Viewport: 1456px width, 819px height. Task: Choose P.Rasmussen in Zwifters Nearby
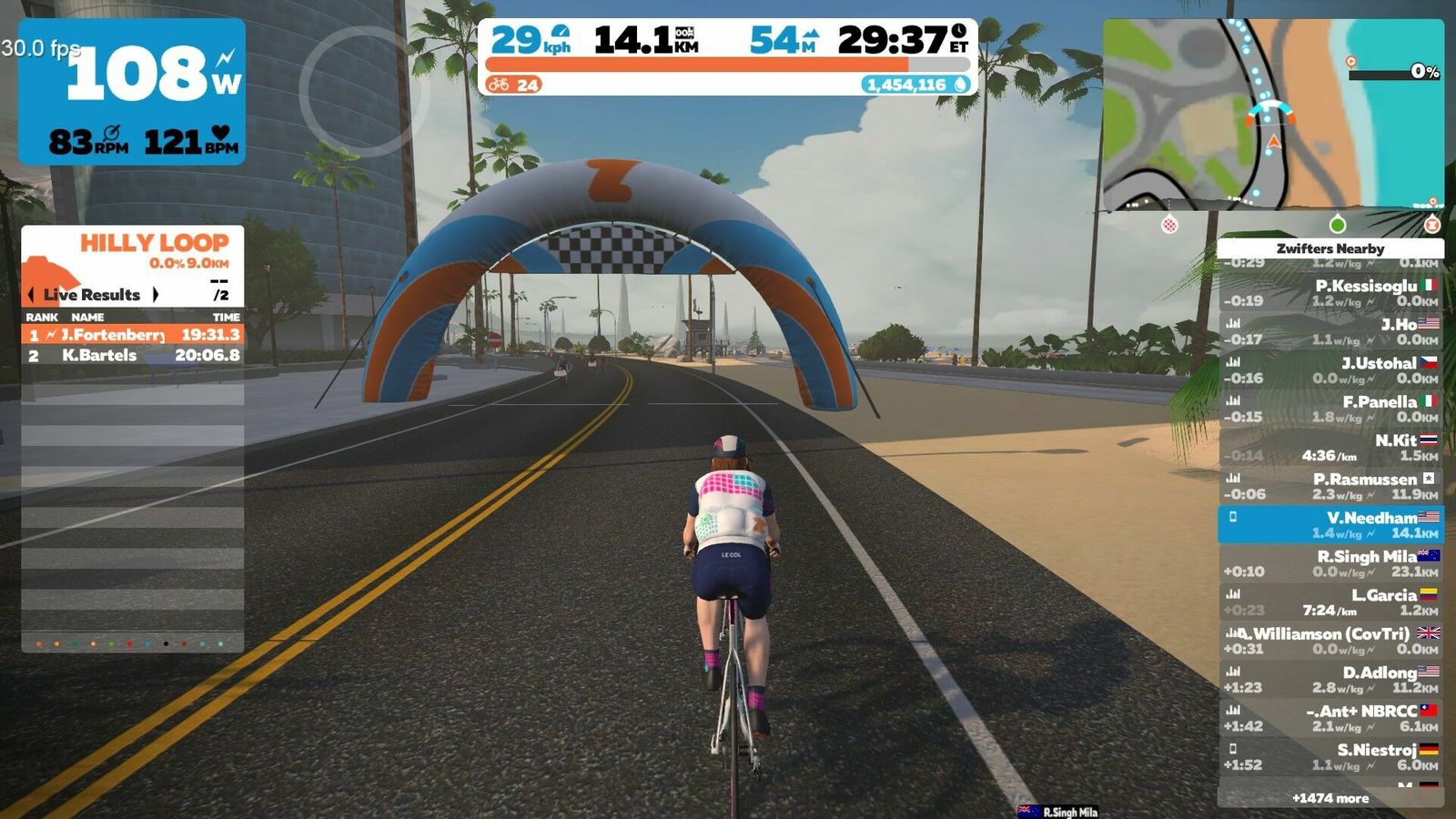click(1330, 486)
